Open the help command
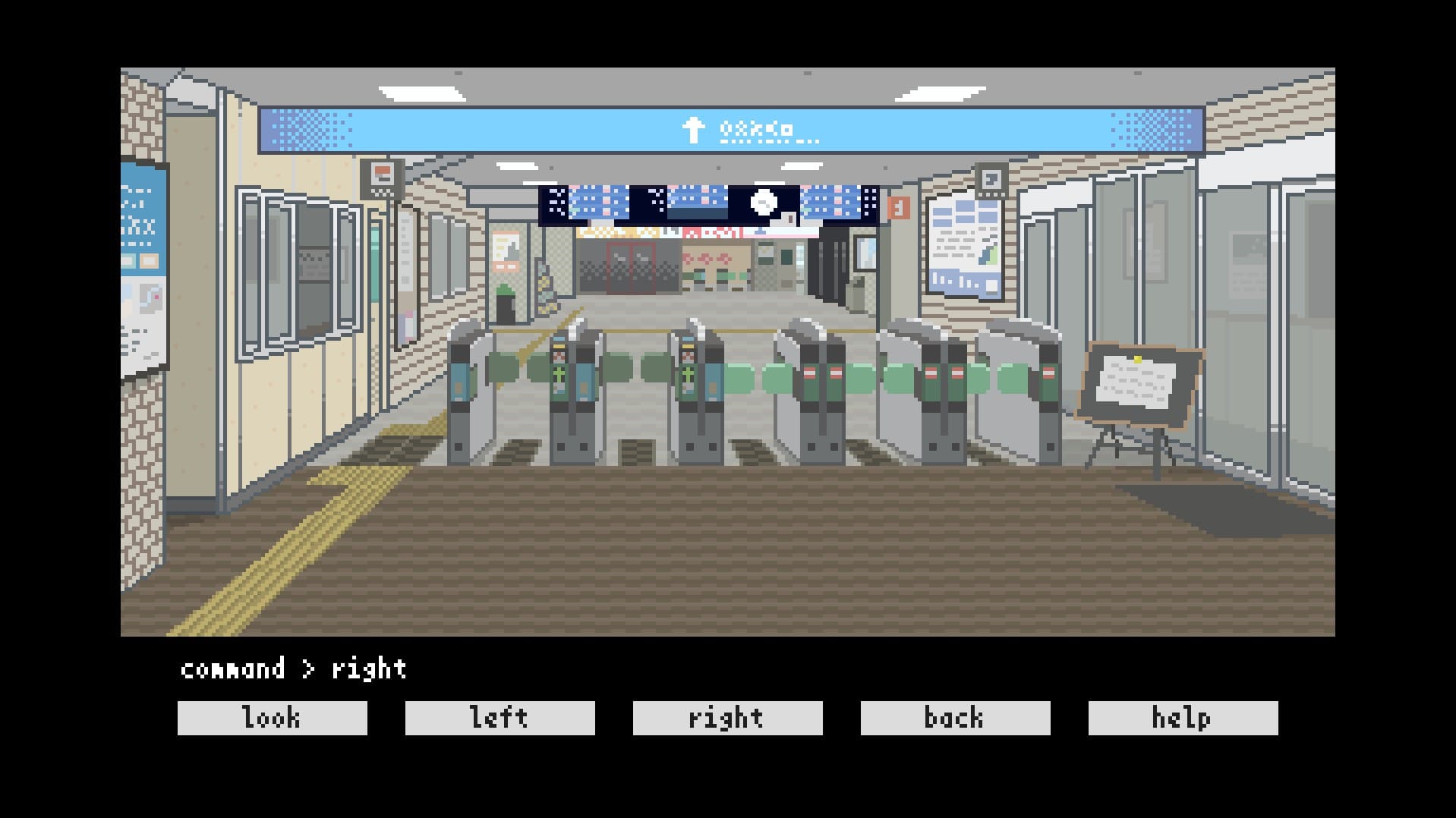 [1183, 718]
